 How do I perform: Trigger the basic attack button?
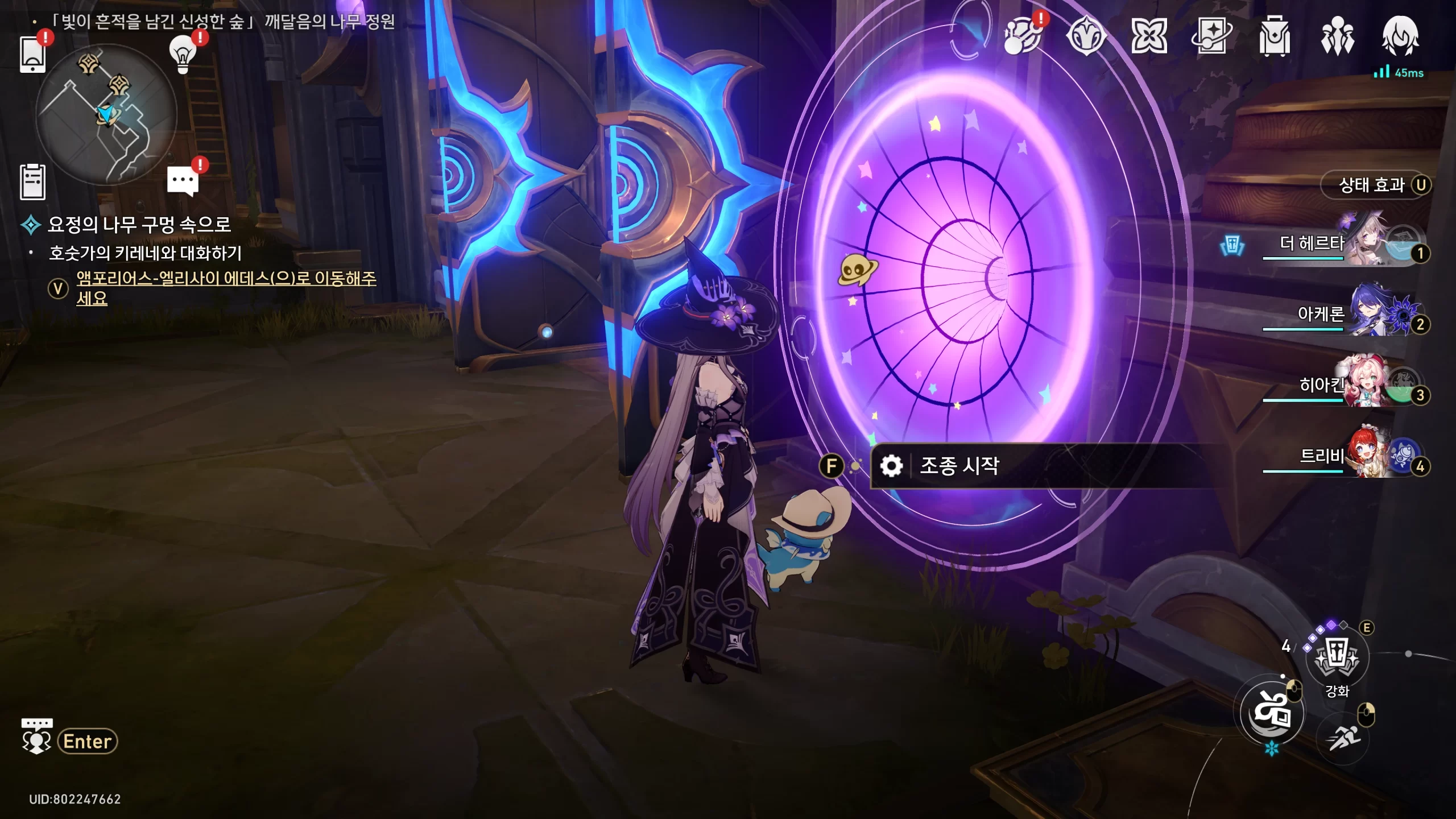click(1272, 712)
